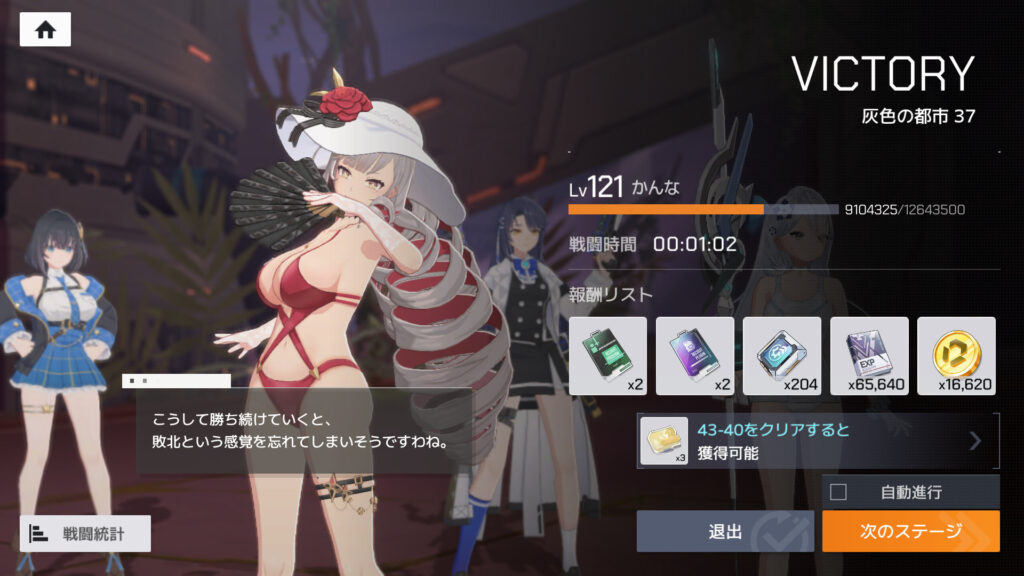View the x204 core dust reward
Image resolution: width=1024 pixels, height=576 pixels.
[781, 356]
